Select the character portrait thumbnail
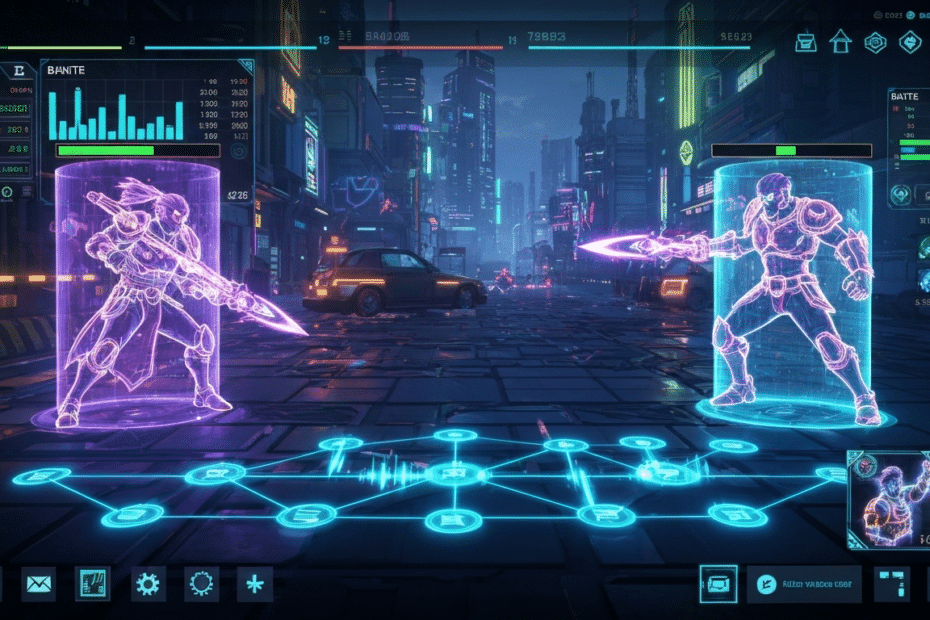This screenshot has height=620, width=930. coord(888,498)
